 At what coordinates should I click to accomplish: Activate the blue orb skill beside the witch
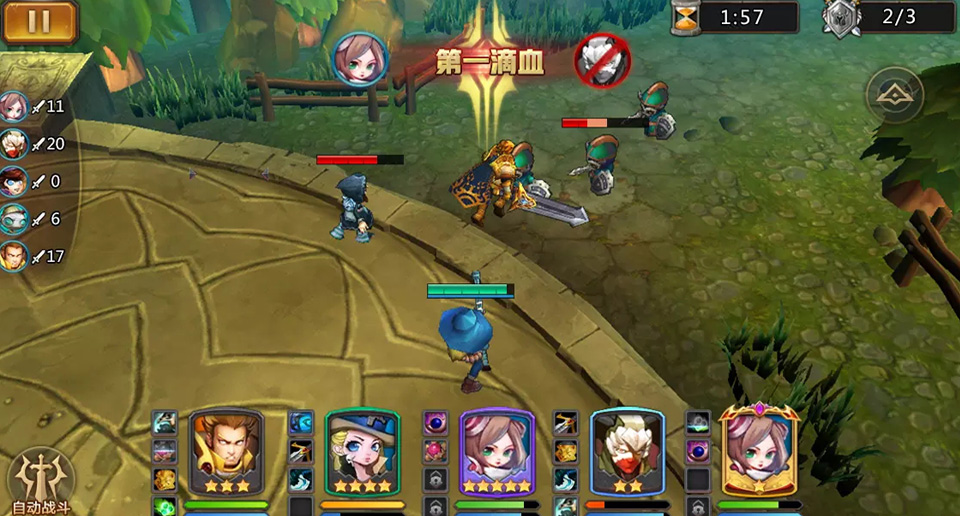[x=301, y=422]
